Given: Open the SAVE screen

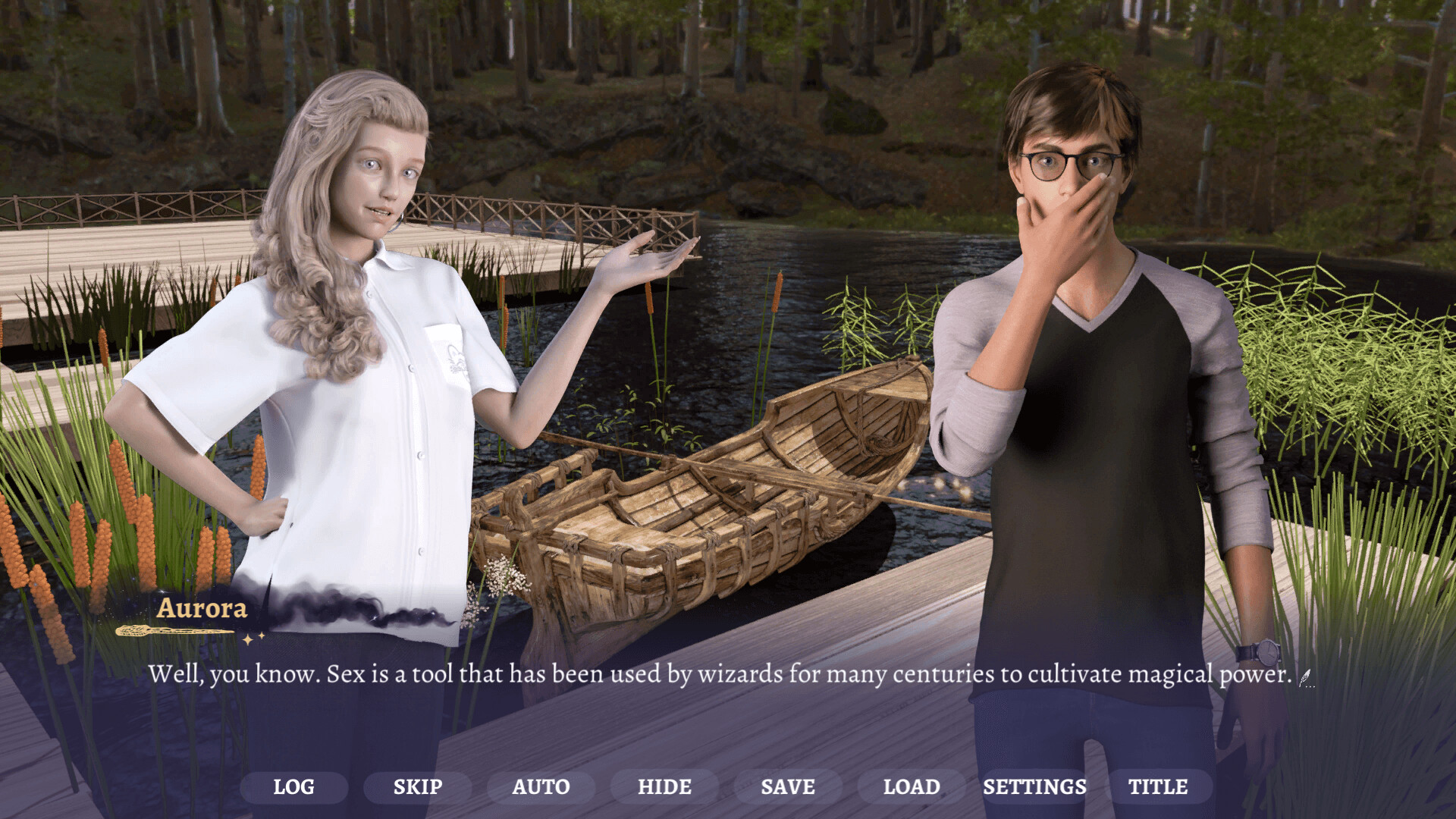Looking at the screenshot, I should [x=789, y=786].
